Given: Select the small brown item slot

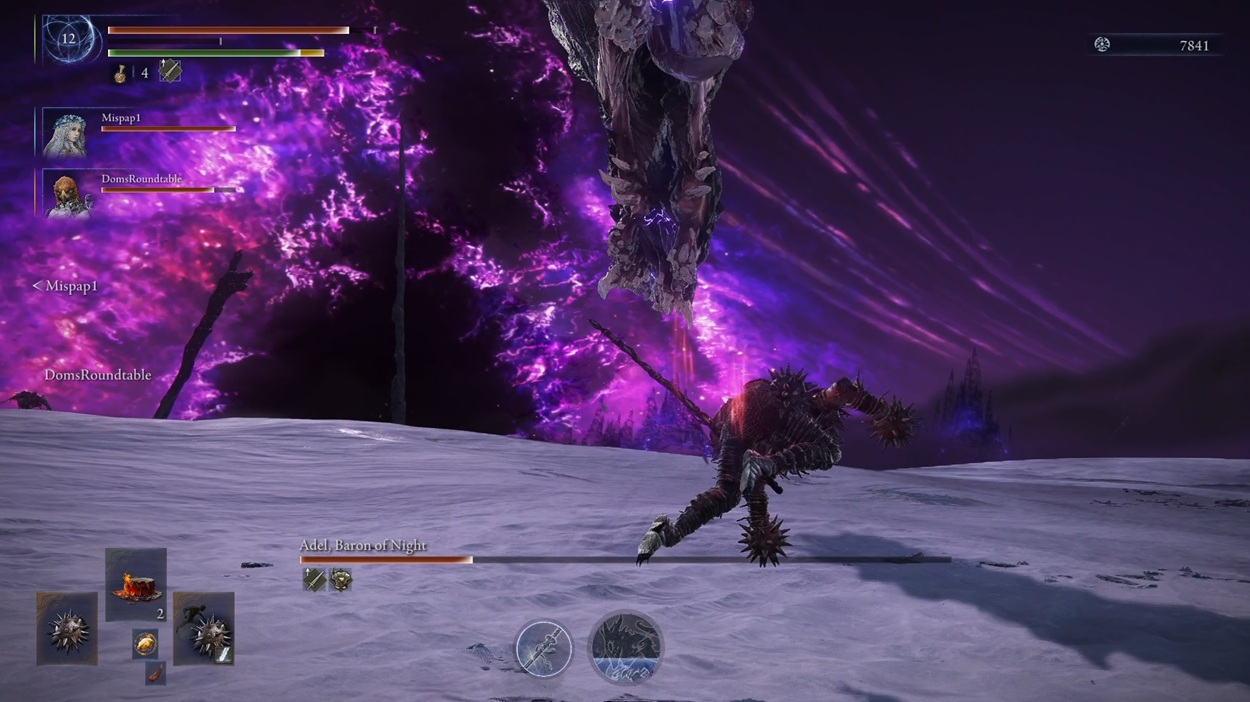Looking at the screenshot, I should tap(155, 673).
